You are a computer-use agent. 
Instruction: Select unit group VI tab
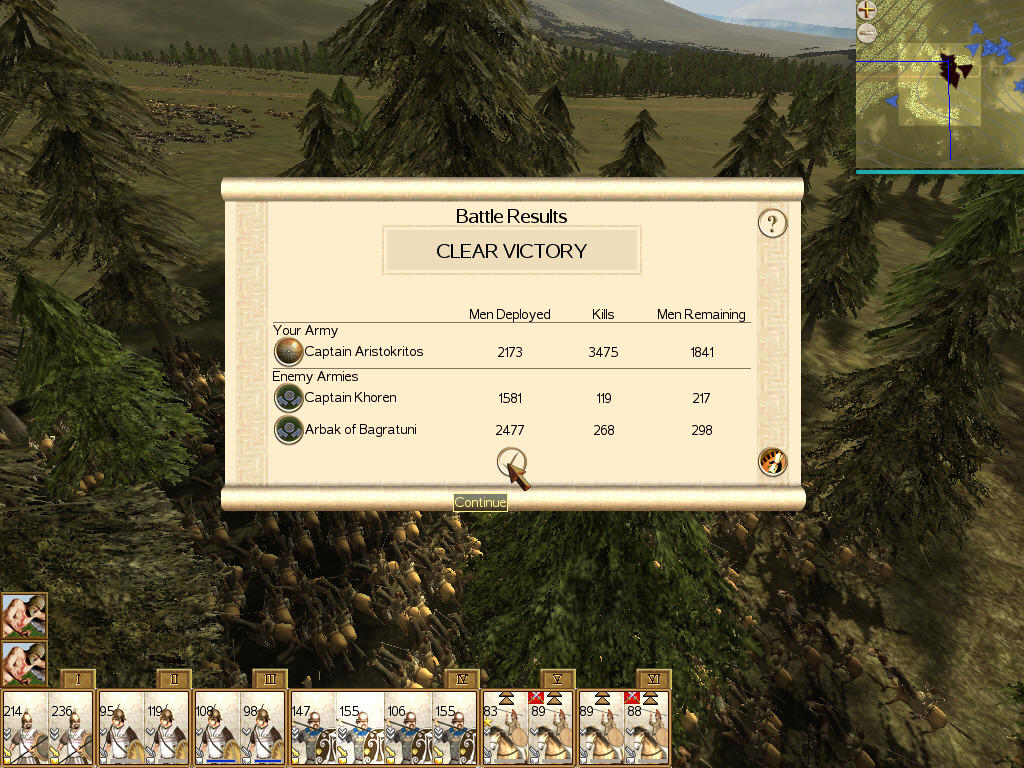coord(653,679)
